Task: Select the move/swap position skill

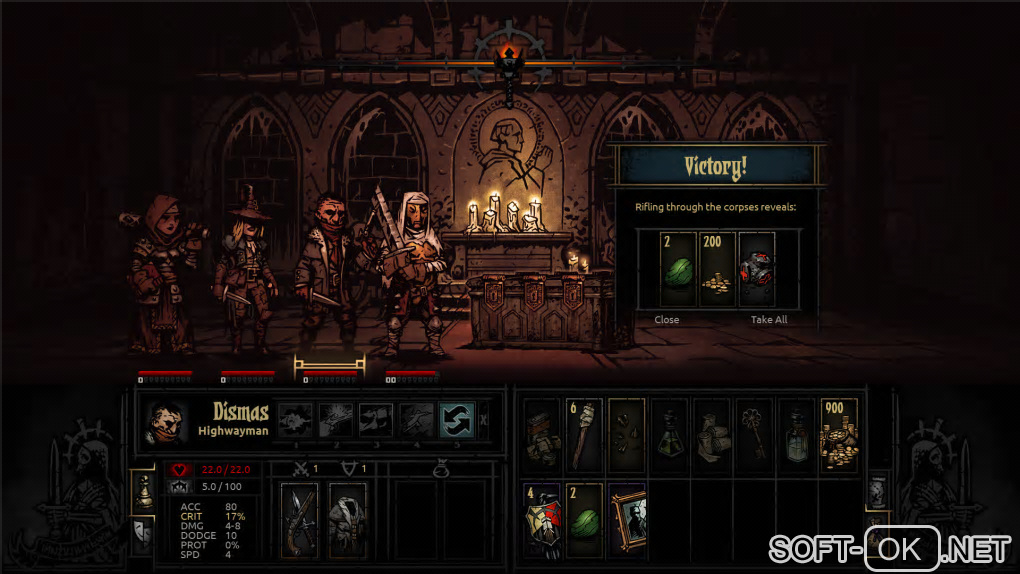Action: coord(457,420)
